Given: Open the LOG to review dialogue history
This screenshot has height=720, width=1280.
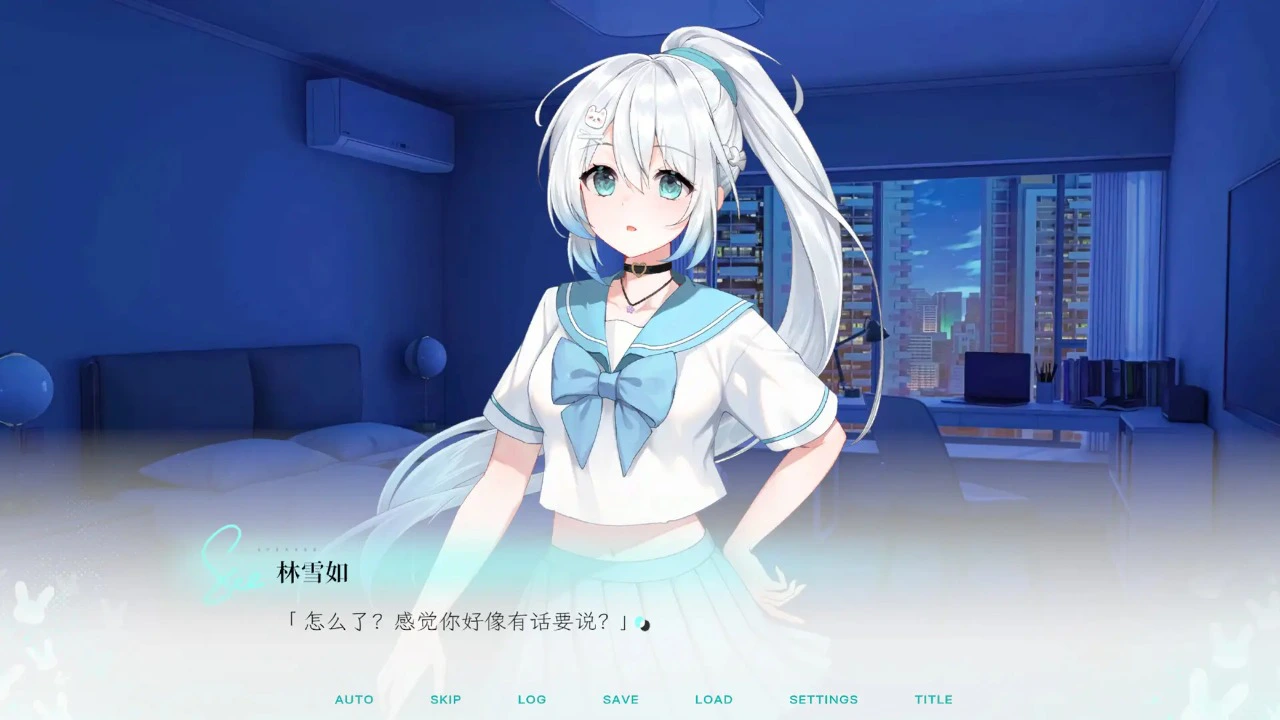Looking at the screenshot, I should 532,699.
